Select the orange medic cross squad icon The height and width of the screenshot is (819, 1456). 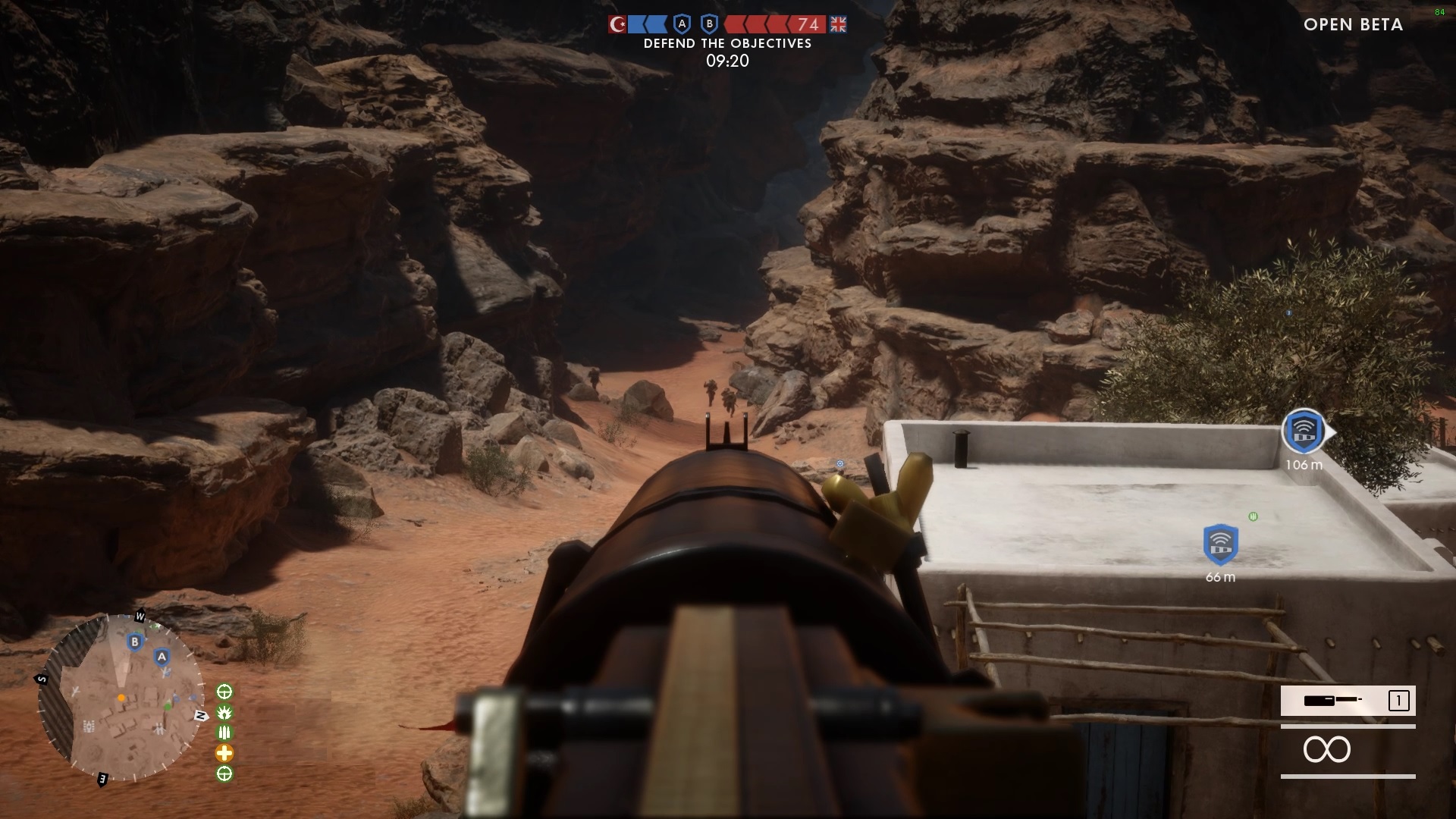224,753
